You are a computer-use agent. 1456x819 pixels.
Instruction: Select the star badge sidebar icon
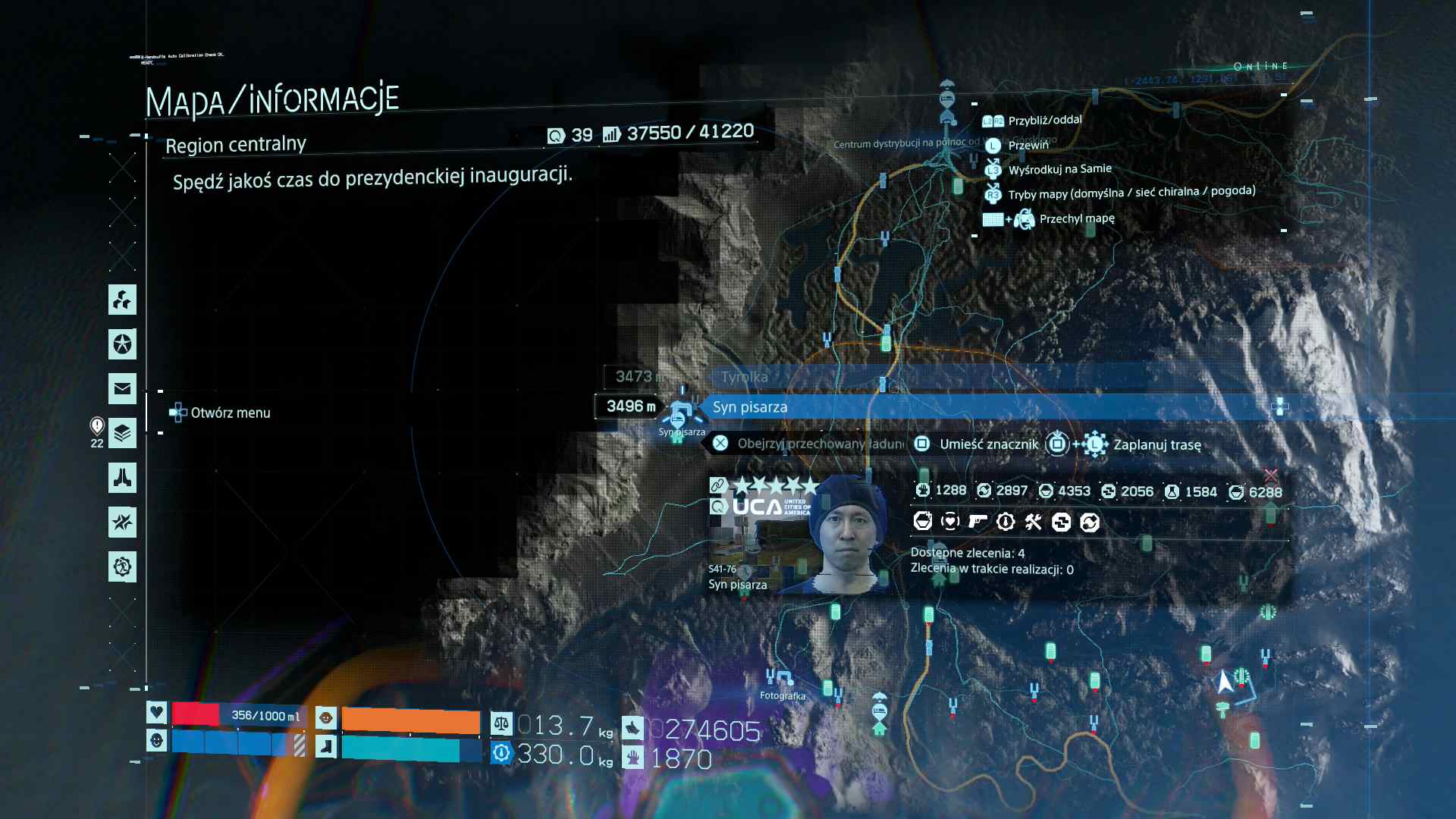(122, 344)
